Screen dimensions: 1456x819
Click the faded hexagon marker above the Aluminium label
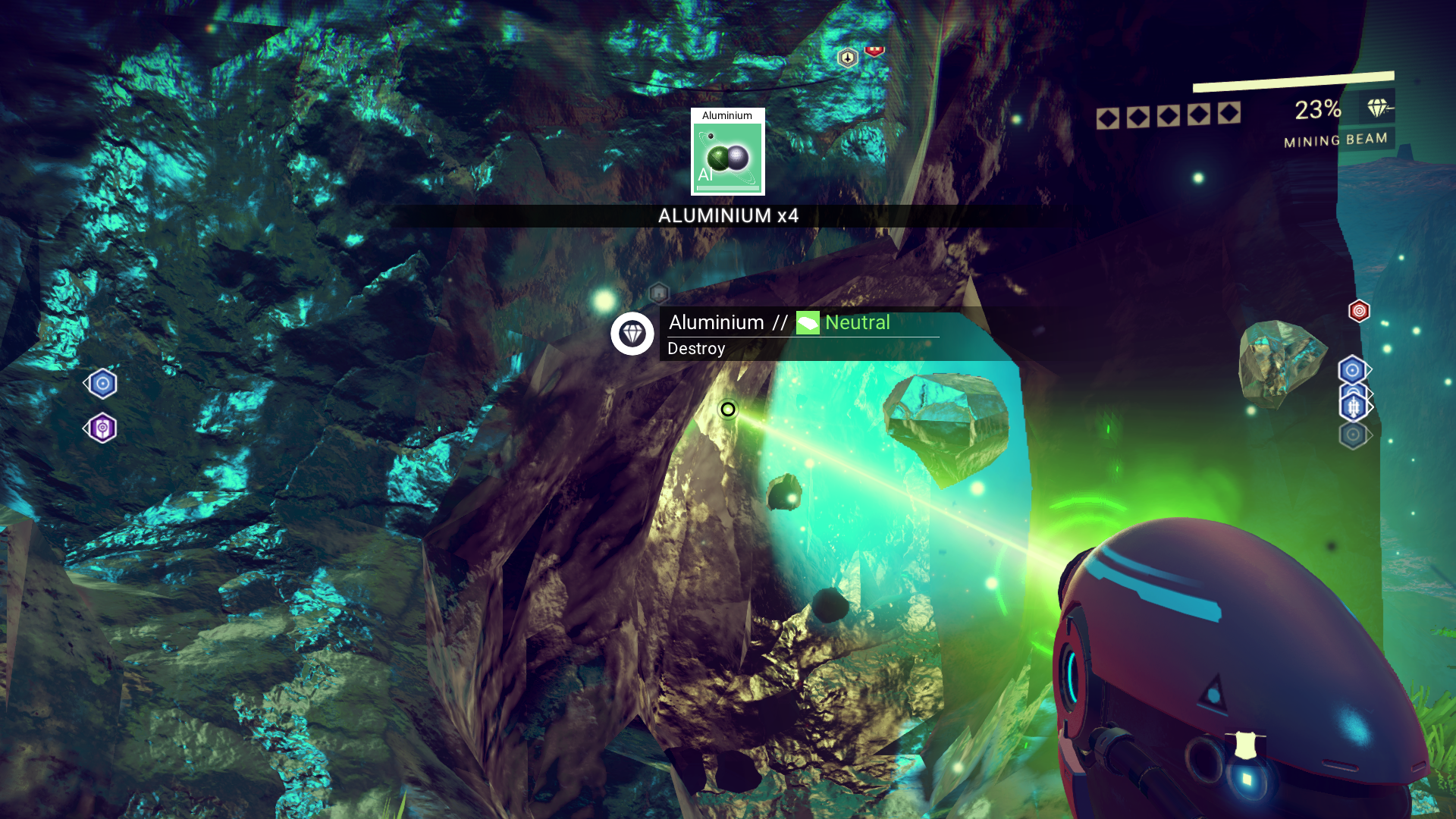tap(658, 293)
